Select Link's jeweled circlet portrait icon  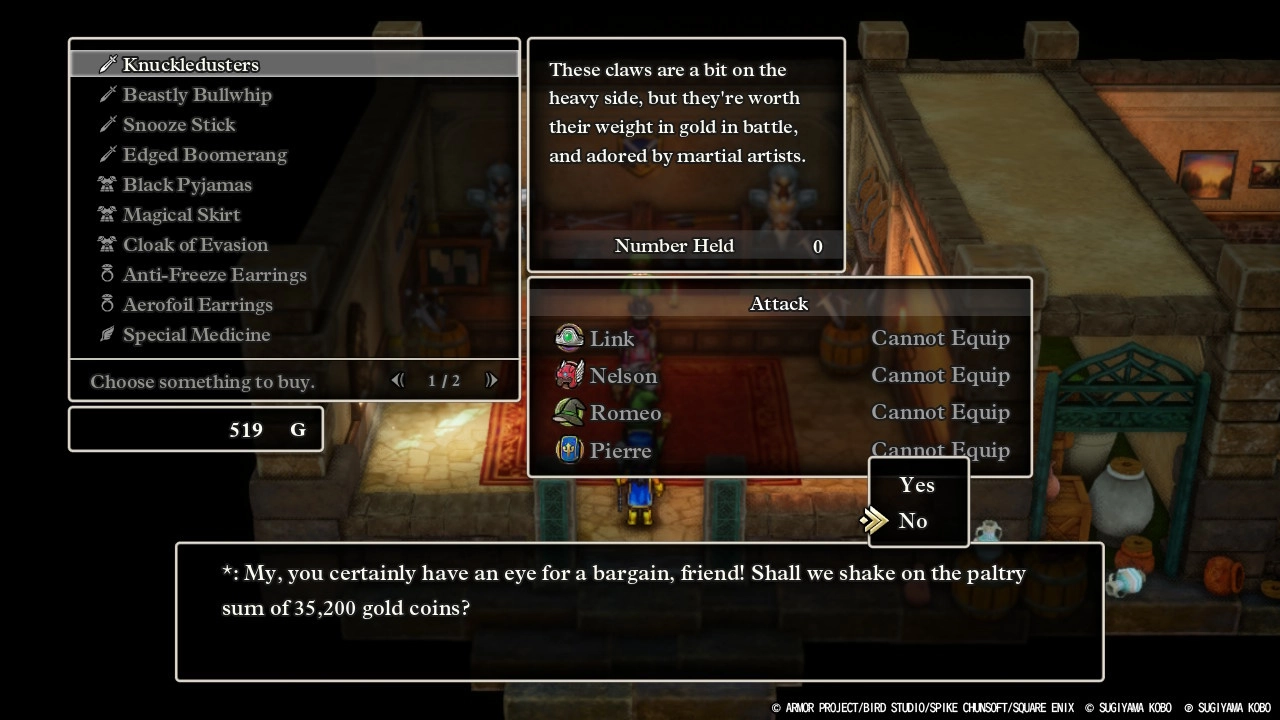(568, 338)
